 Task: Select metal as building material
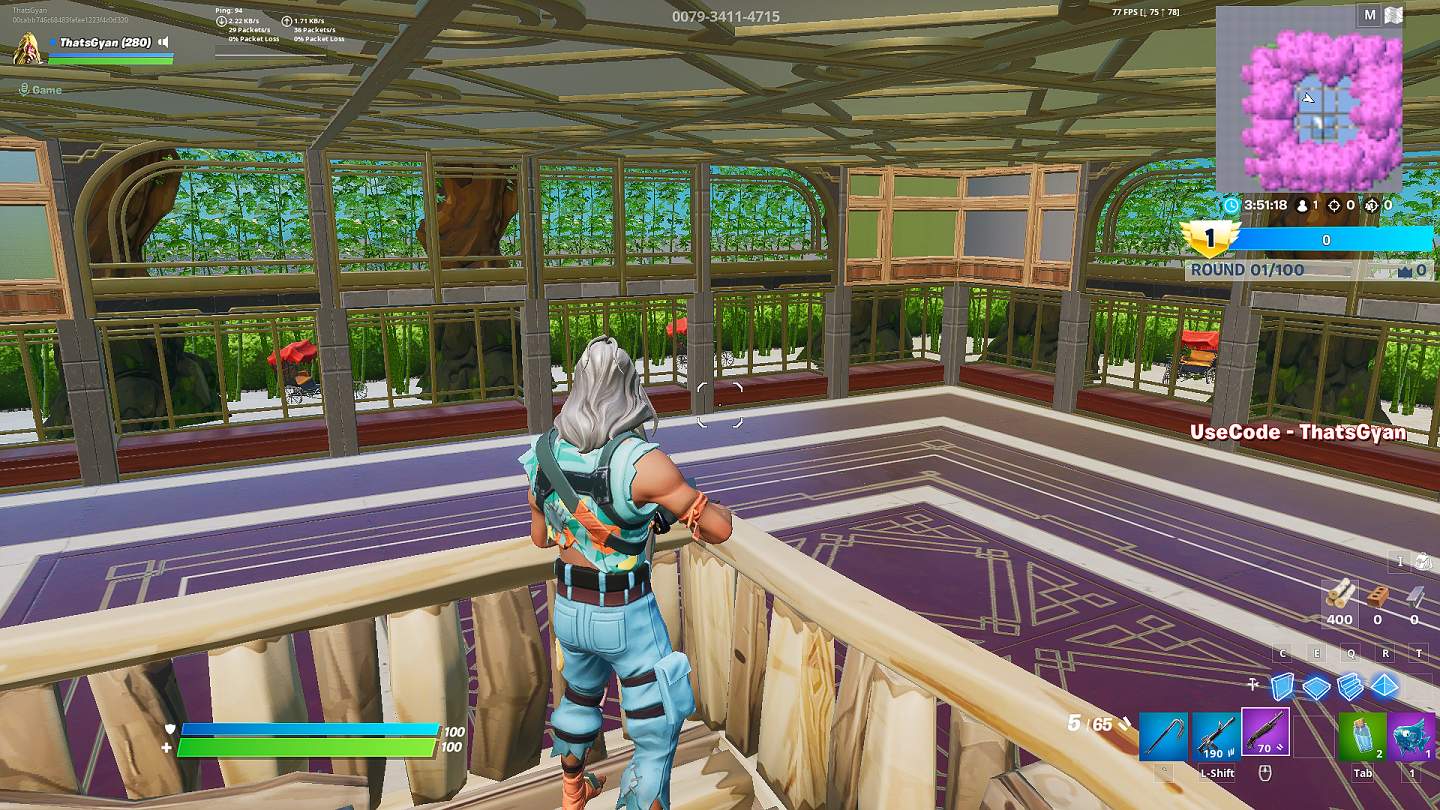pos(1414,596)
